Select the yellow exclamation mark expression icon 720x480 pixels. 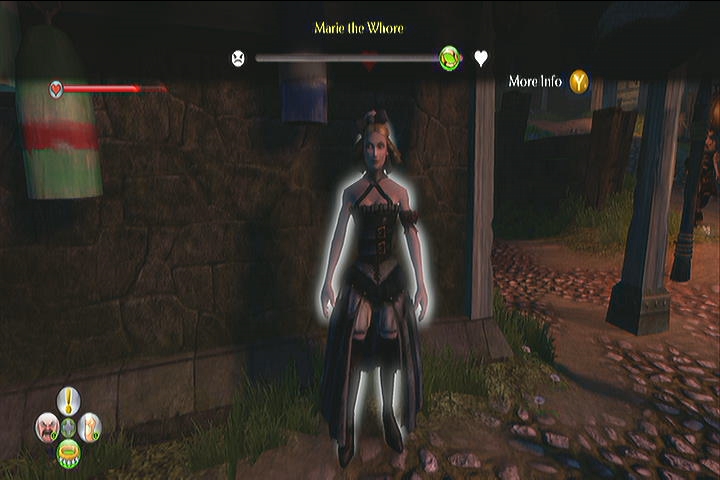point(68,402)
